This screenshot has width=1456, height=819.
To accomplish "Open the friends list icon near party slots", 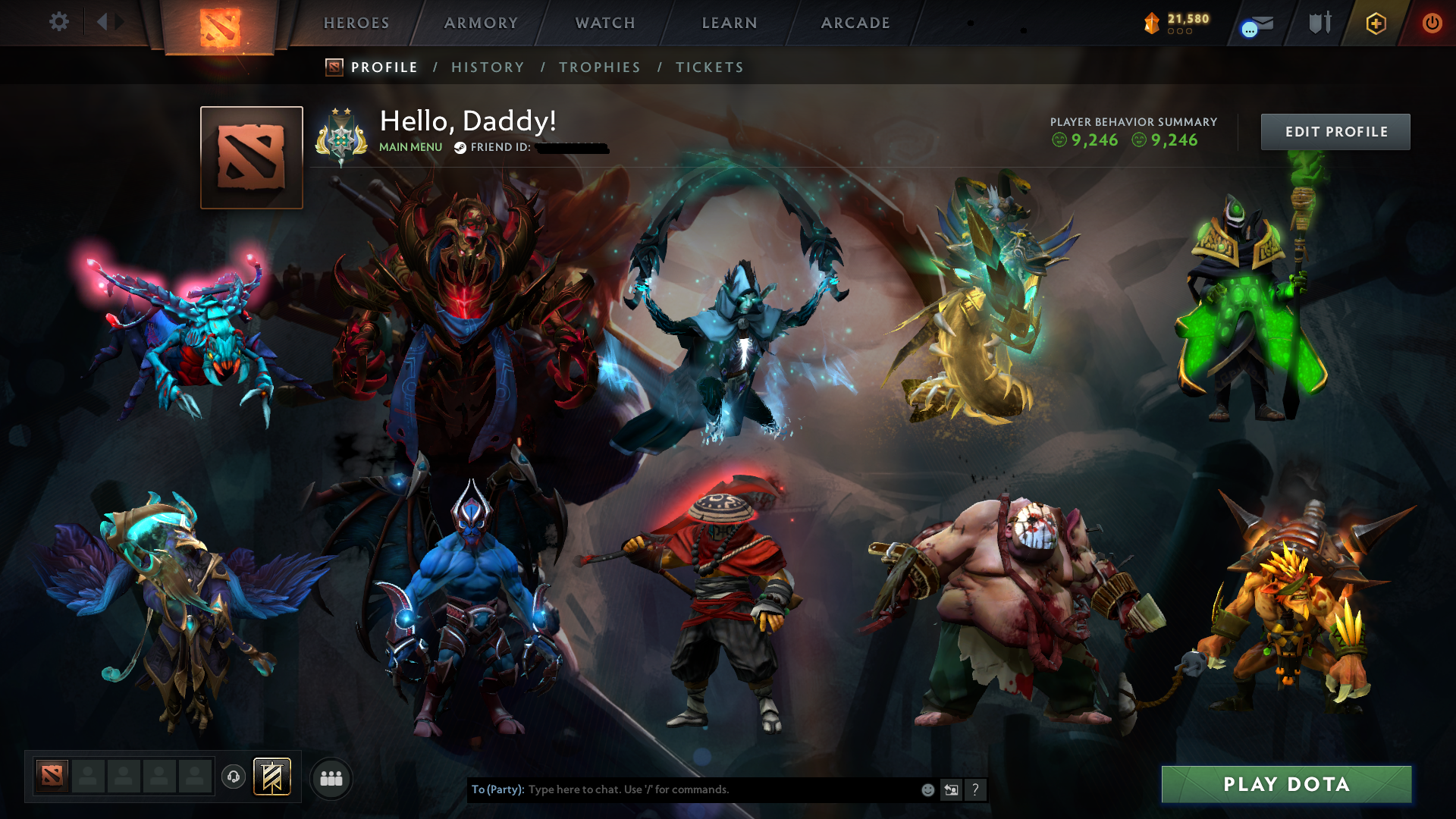I will point(331,778).
